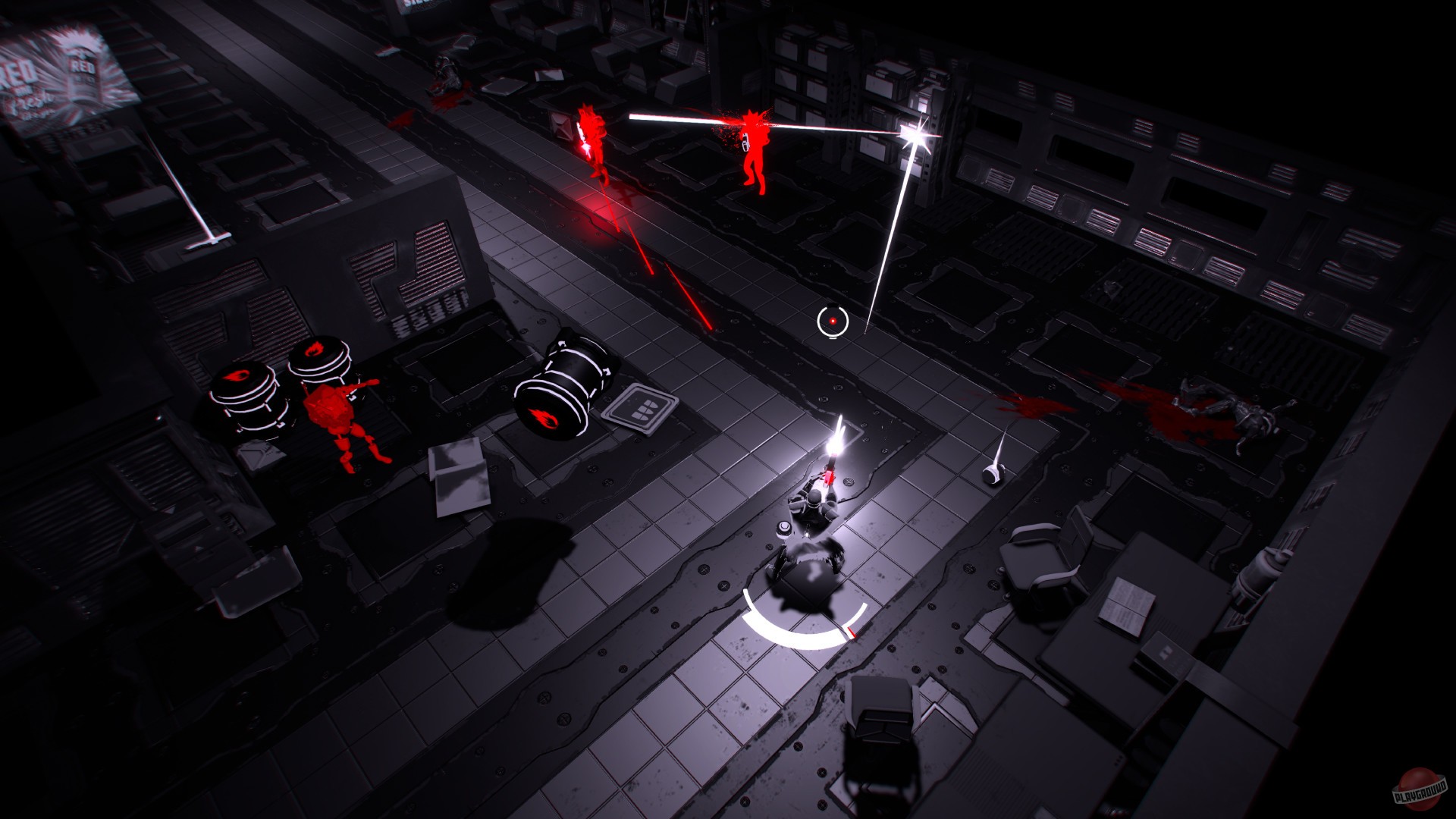Screen dimensions: 1456x819
Task: Click the flame icon on the toppled barrel
Action: tap(544, 419)
